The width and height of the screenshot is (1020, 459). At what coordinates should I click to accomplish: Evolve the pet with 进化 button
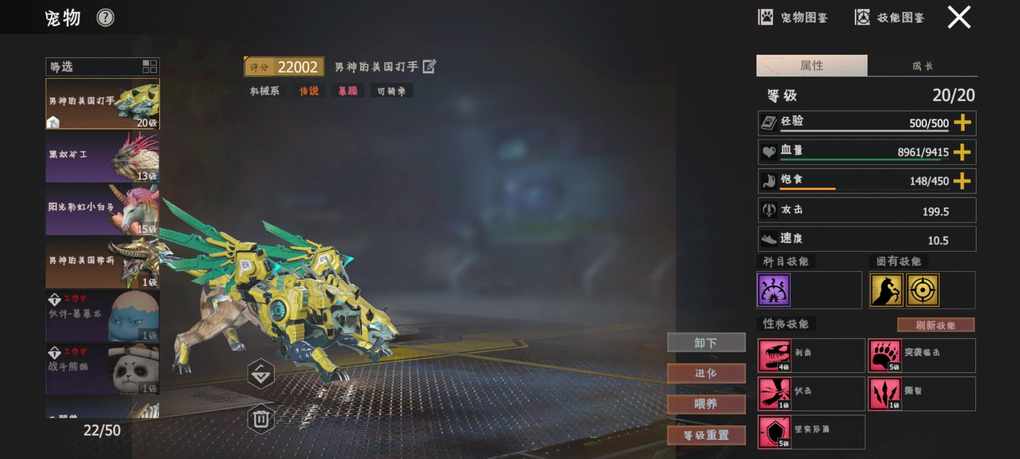pos(706,373)
